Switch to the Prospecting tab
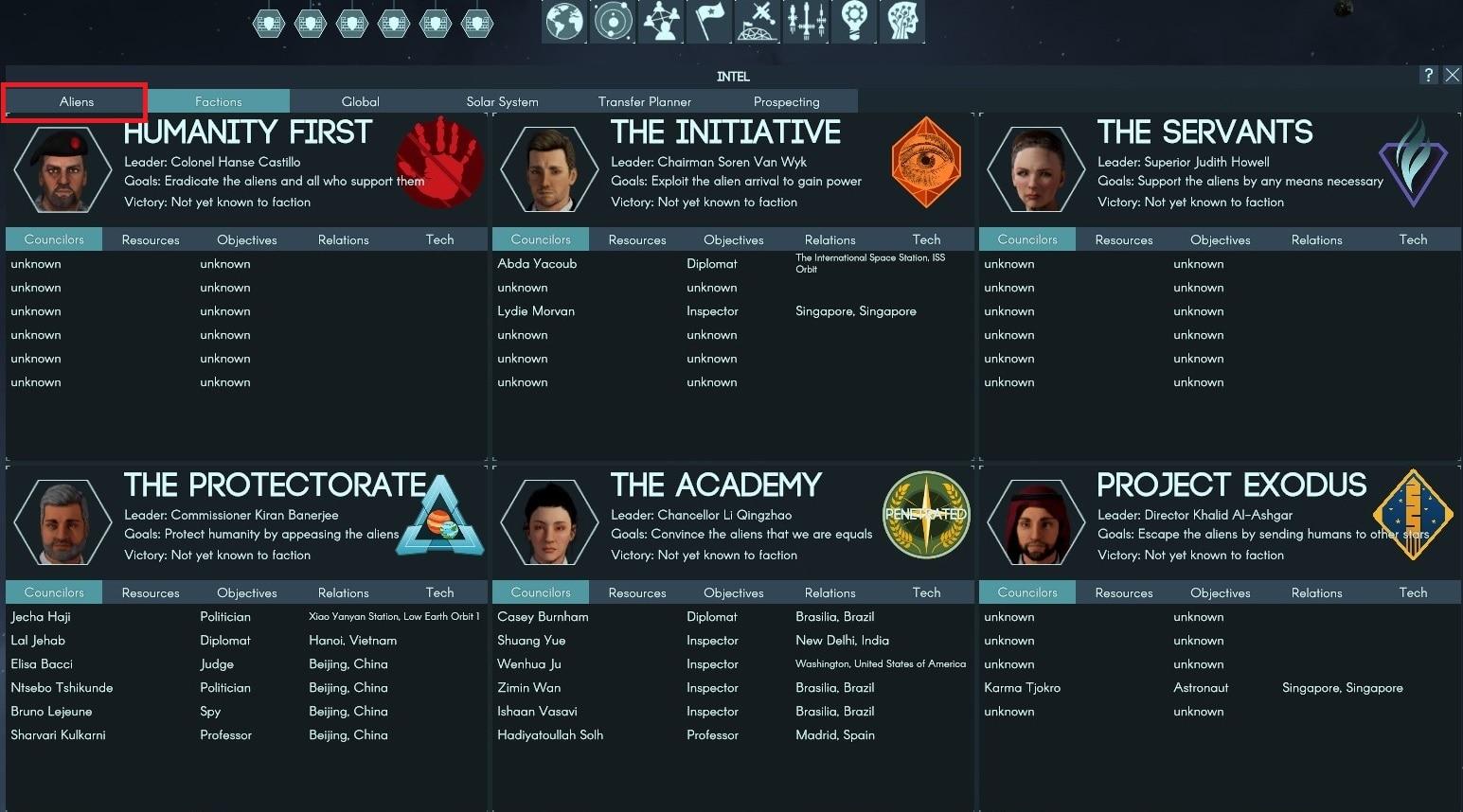Viewport: 1463px width, 812px height. tap(786, 102)
